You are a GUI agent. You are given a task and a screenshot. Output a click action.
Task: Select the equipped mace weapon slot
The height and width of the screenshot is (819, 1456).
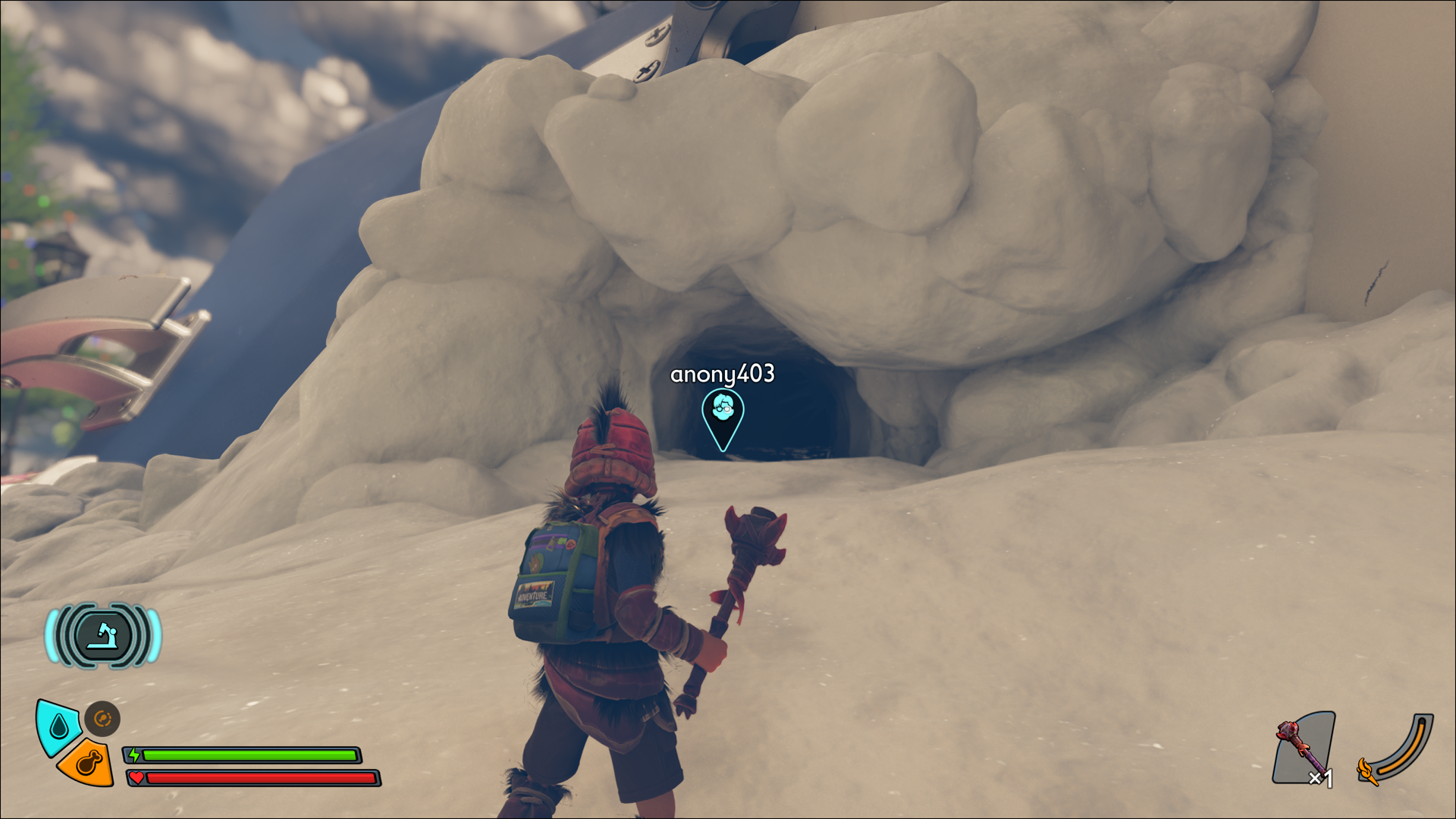click(x=1304, y=748)
